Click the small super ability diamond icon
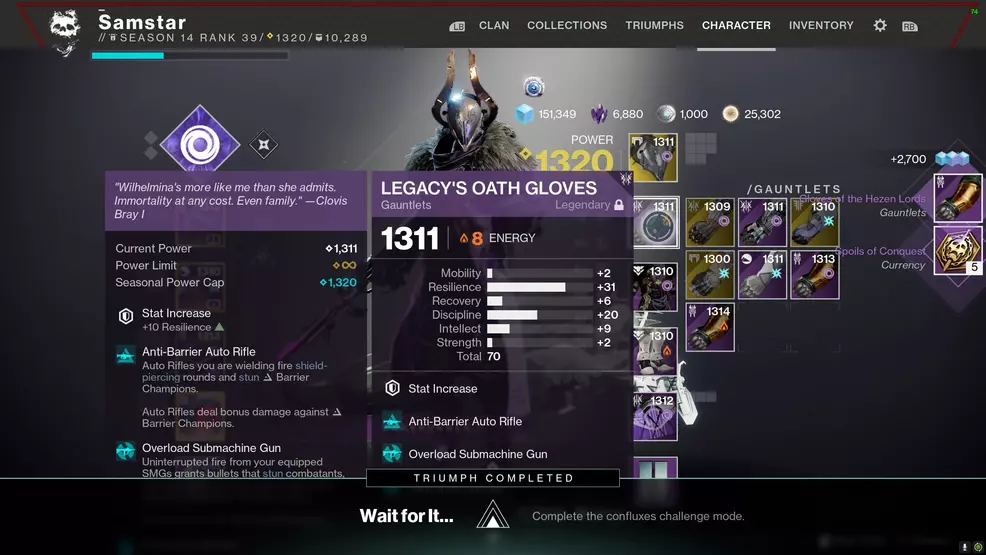The height and width of the screenshot is (555, 986). (x=263, y=145)
